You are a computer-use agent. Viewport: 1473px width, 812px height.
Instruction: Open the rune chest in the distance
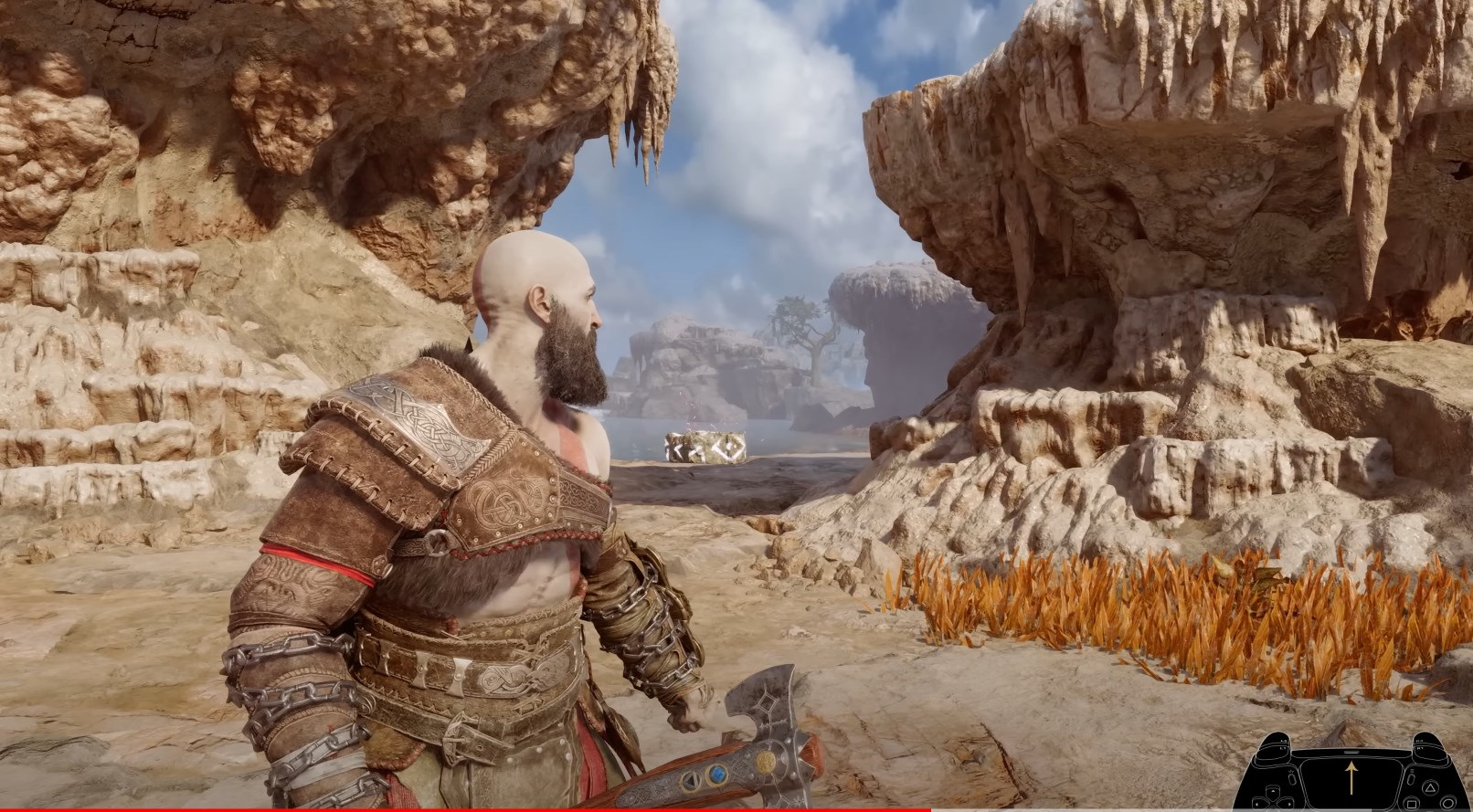[705, 446]
